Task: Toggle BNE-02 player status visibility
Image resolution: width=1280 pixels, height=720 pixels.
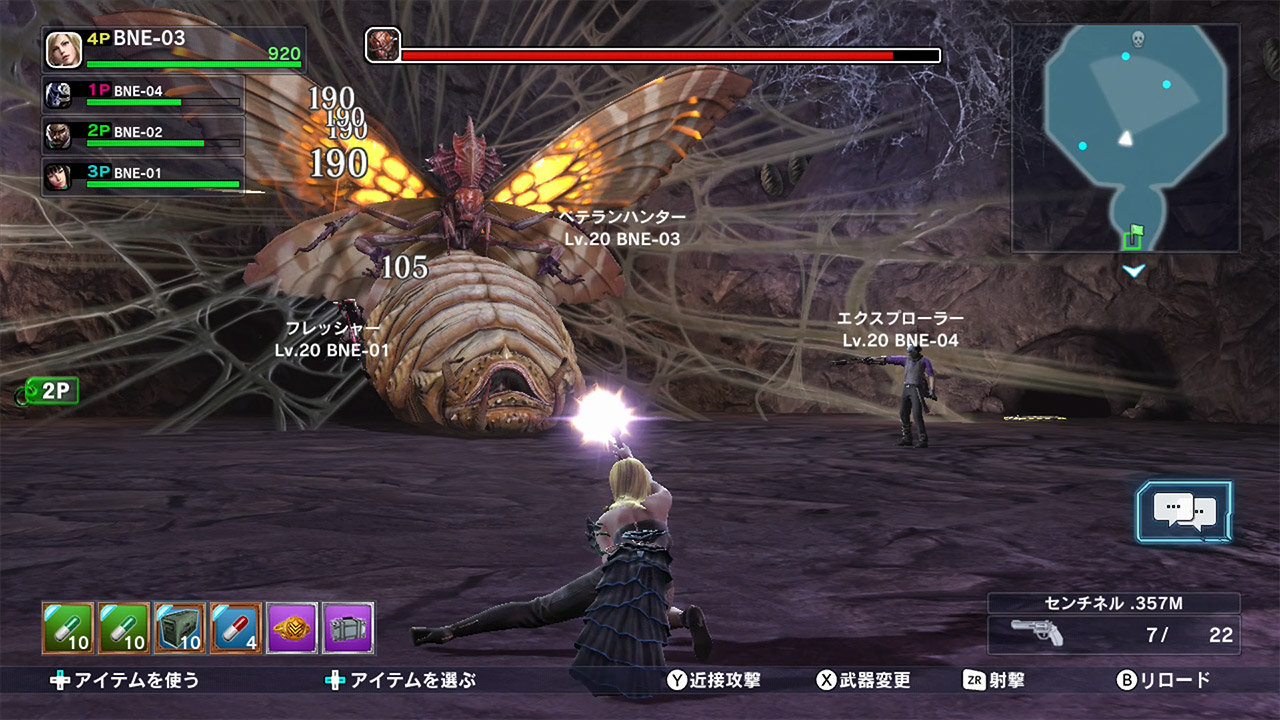Action: point(145,135)
